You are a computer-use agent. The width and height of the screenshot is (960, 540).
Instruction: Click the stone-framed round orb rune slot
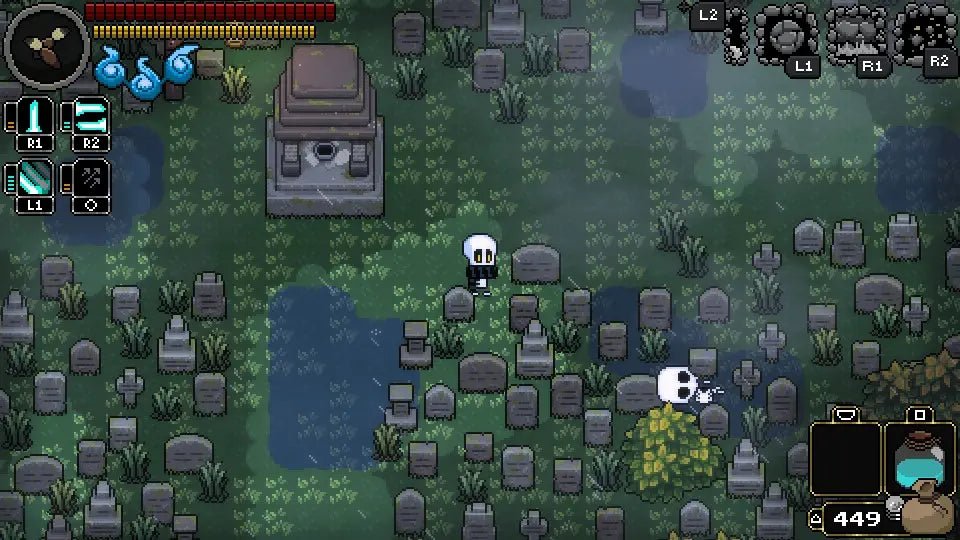(x=786, y=36)
